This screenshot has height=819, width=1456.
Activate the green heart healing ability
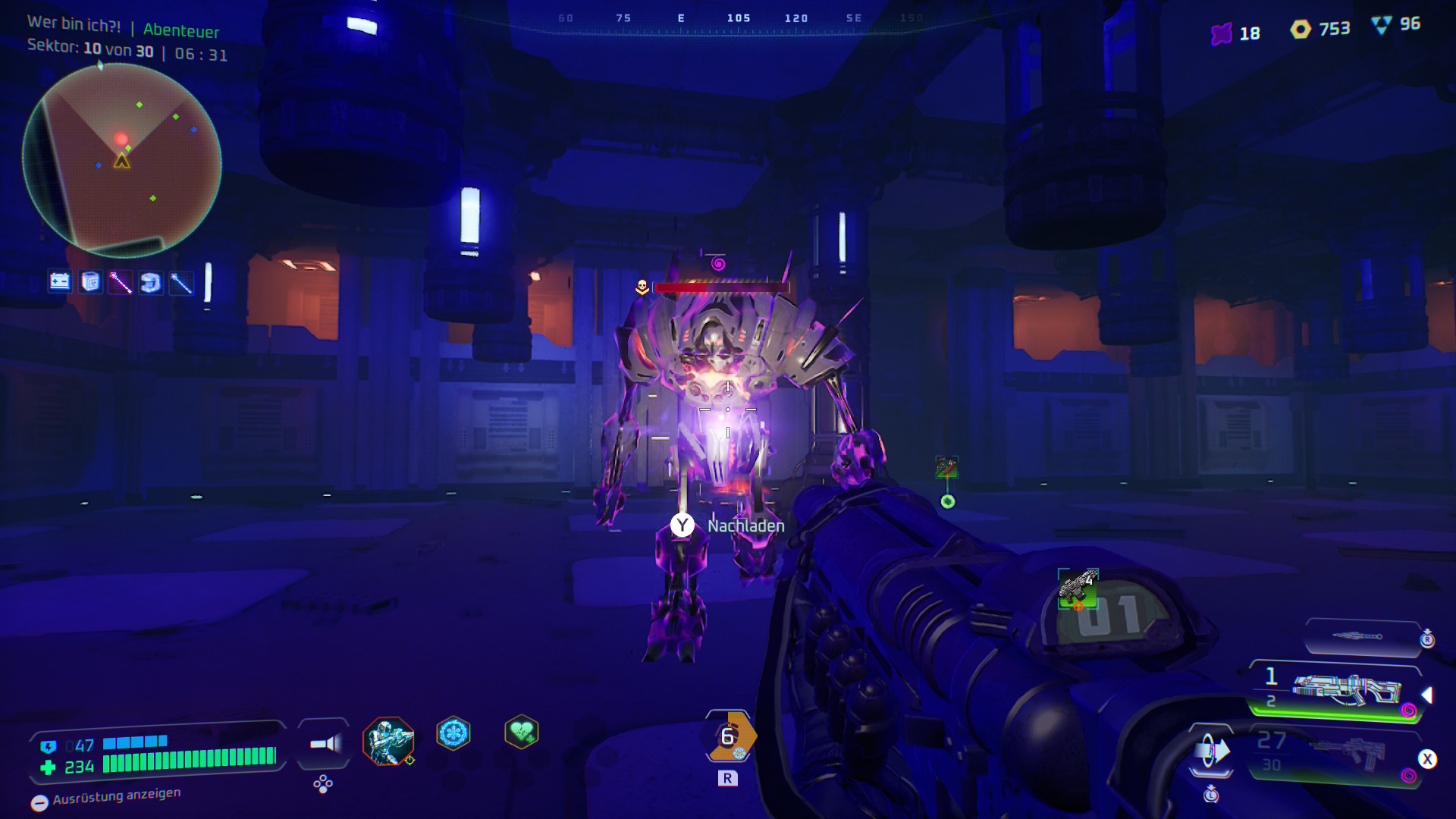click(x=521, y=732)
